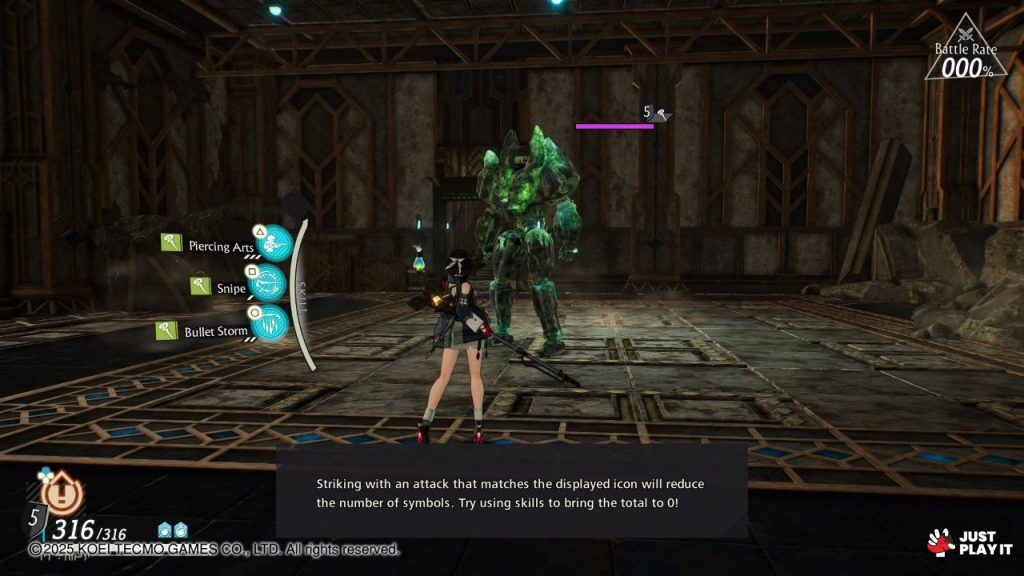Click the Just Play It channel logo
Image resolution: width=1024 pixels, height=576 pixels.
pyautogui.click(x=969, y=542)
